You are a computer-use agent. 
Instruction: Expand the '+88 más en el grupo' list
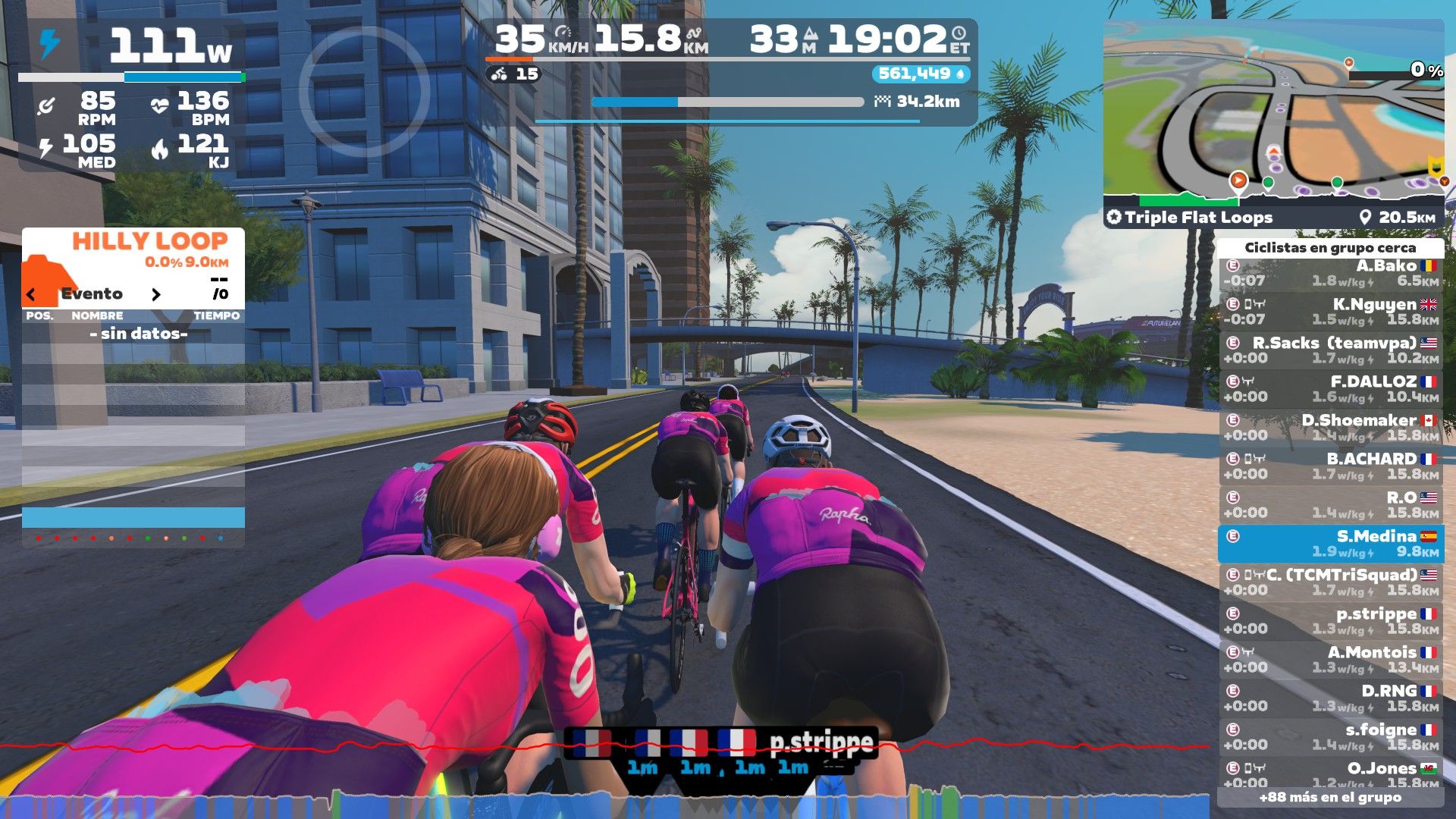click(1330, 797)
